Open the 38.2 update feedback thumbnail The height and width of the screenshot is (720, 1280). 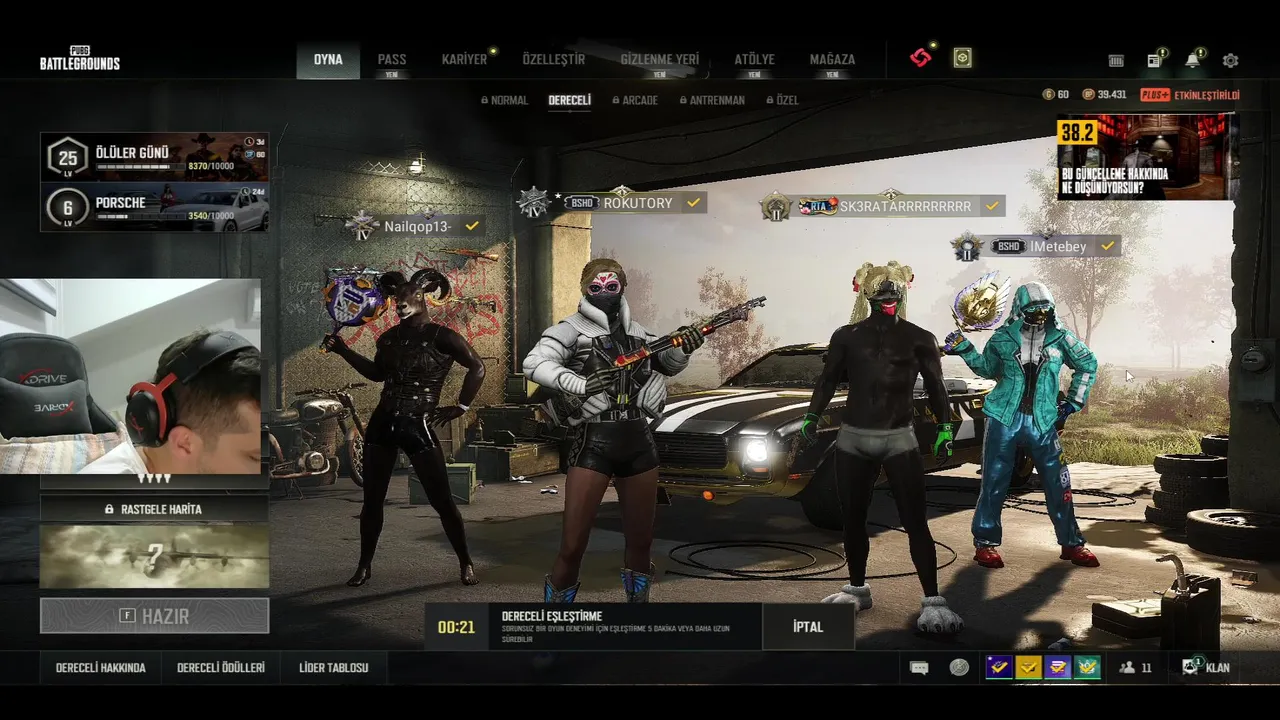pos(1145,157)
